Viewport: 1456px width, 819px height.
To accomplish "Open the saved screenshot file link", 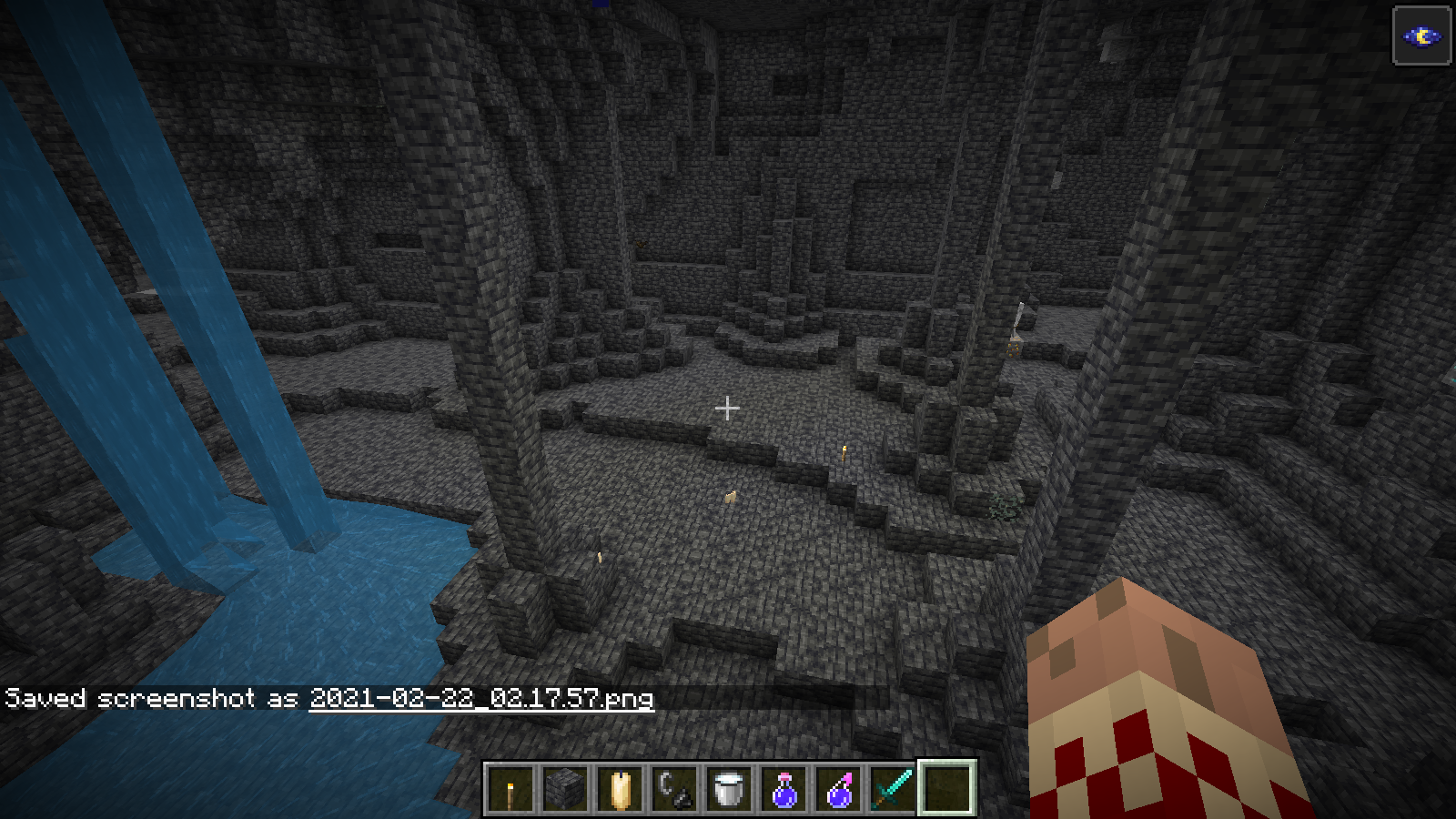I will click(x=481, y=698).
